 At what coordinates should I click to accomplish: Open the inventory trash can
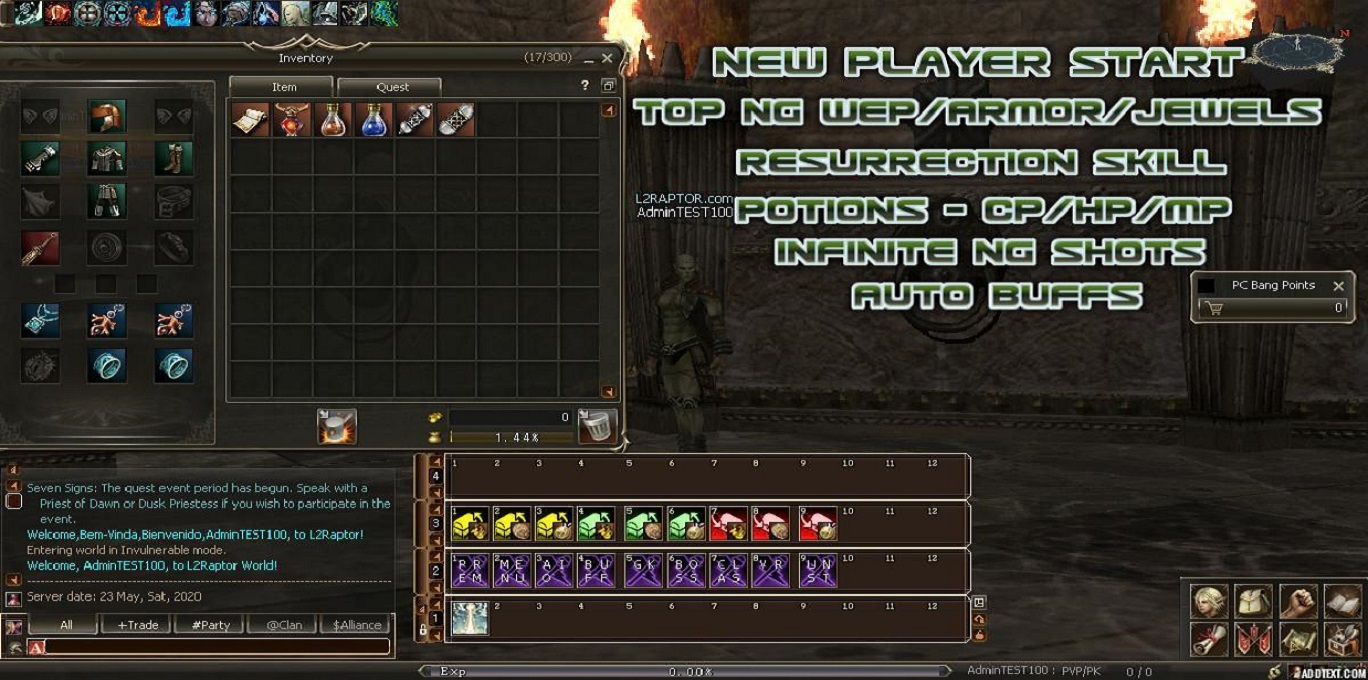pos(597,427)
